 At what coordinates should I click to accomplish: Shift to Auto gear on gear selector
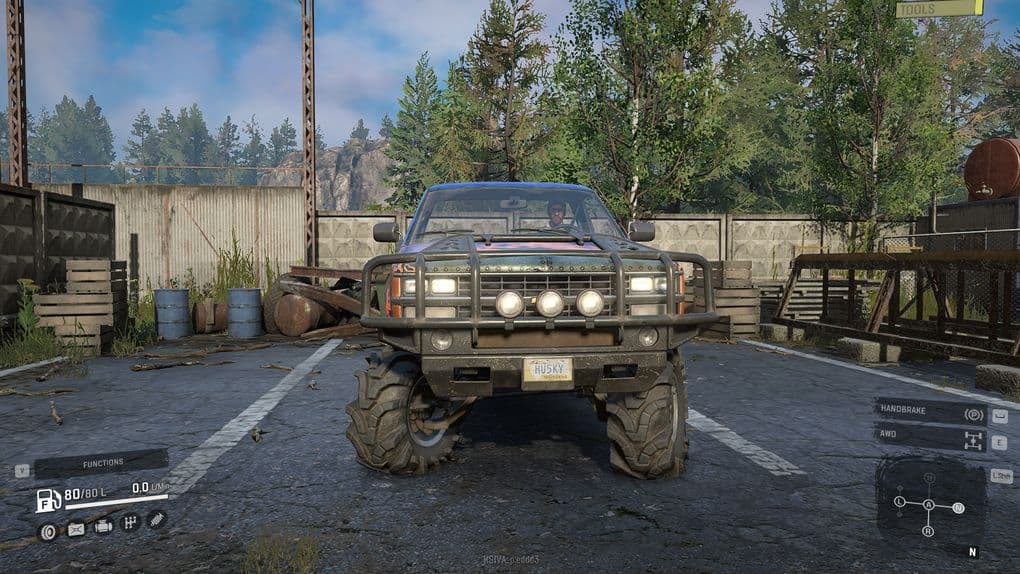point(929,505)
